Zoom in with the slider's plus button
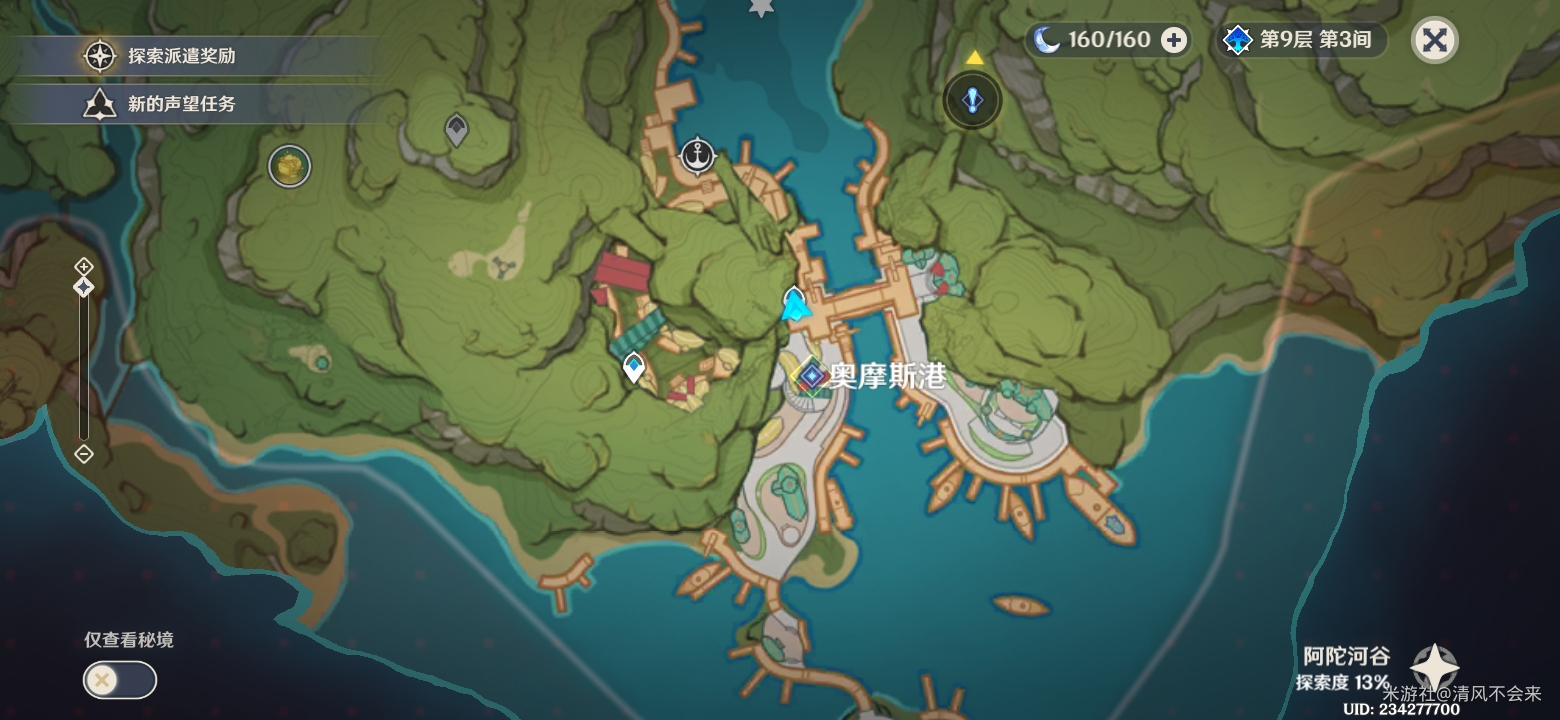This screenshot has height=720, width=1560. pyautogui.click(x=84, y=266)
